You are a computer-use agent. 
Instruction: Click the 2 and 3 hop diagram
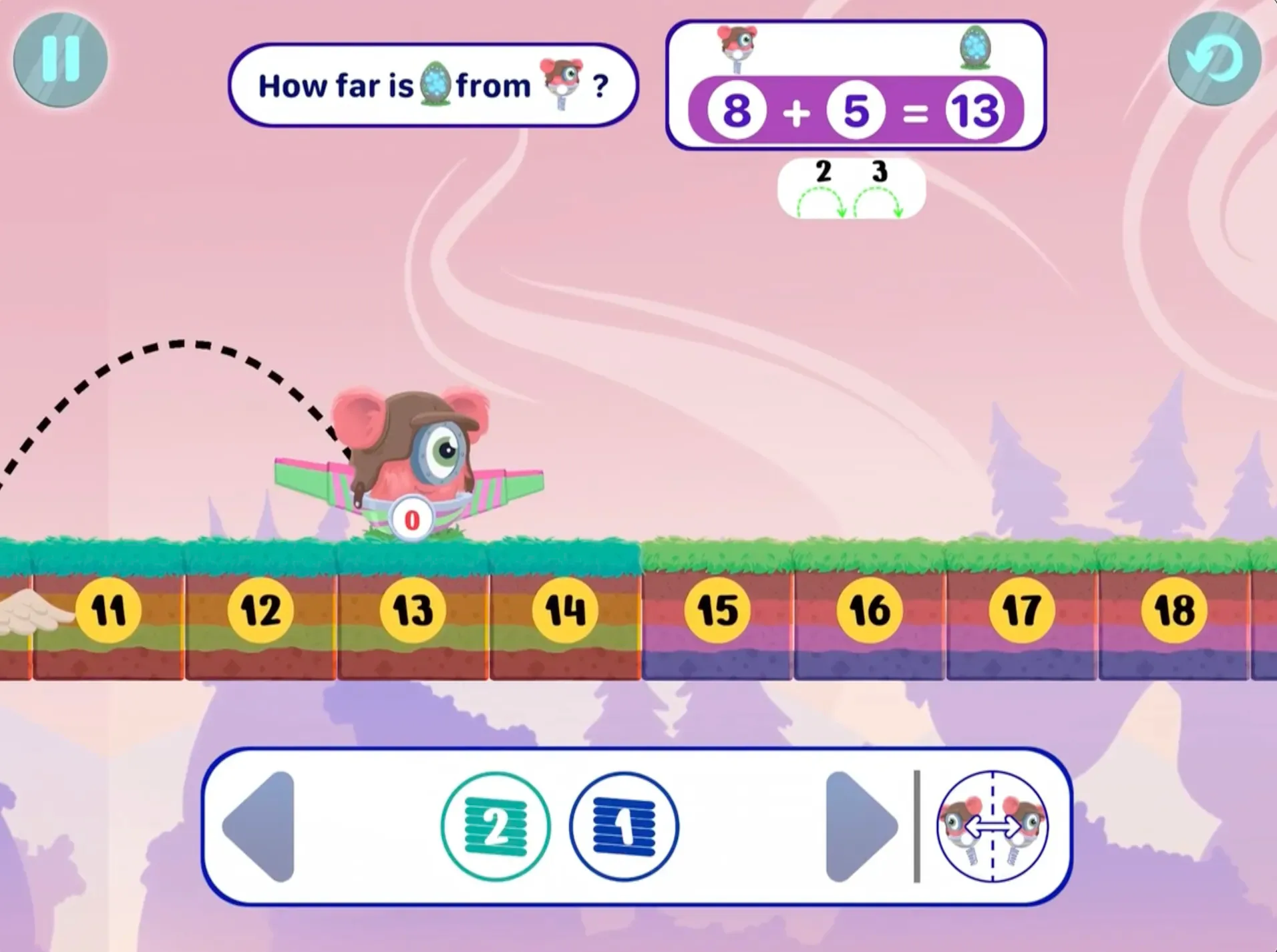click(x=852, y=189)
